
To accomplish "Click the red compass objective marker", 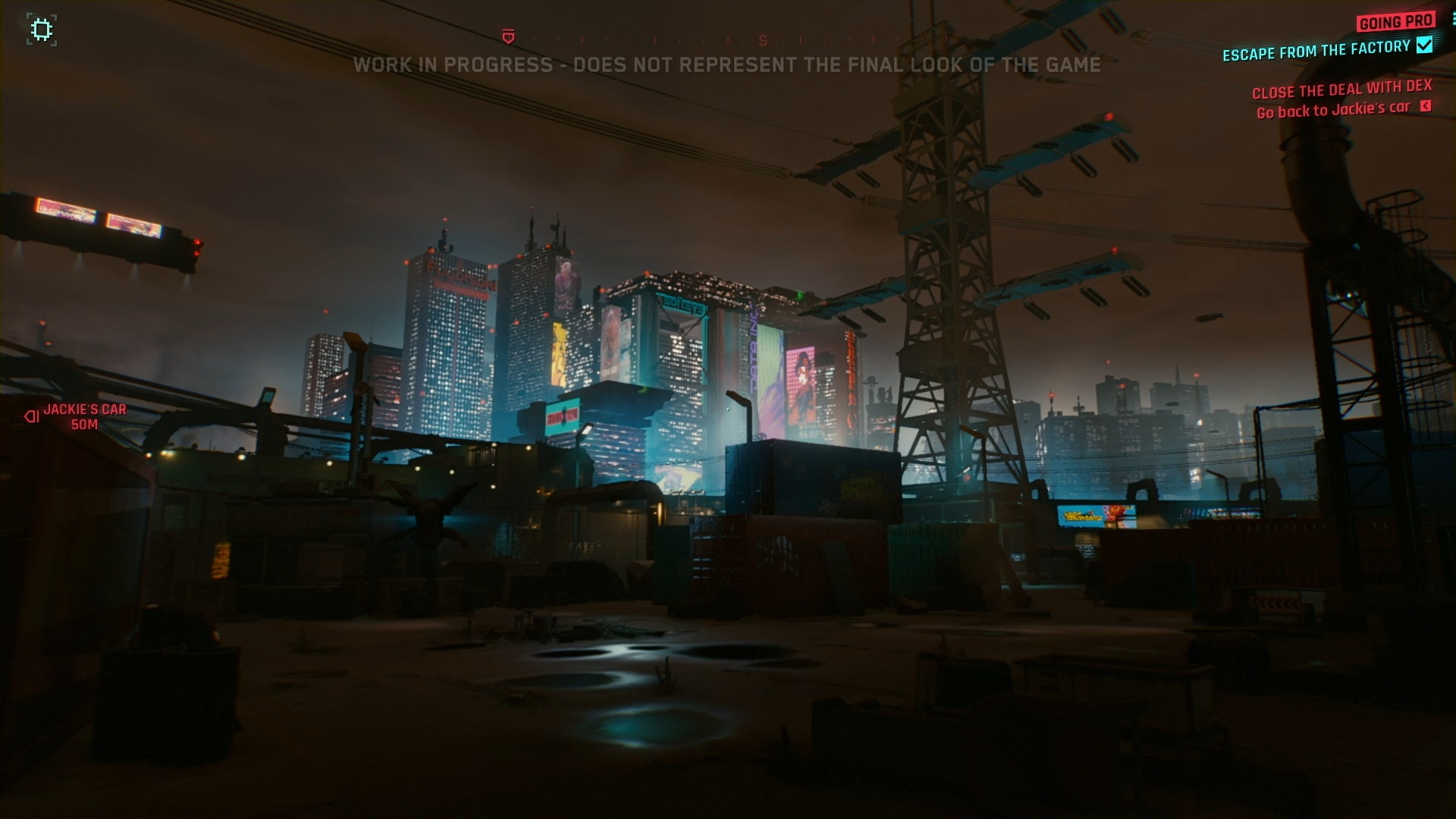I will [x=508, y=37].
